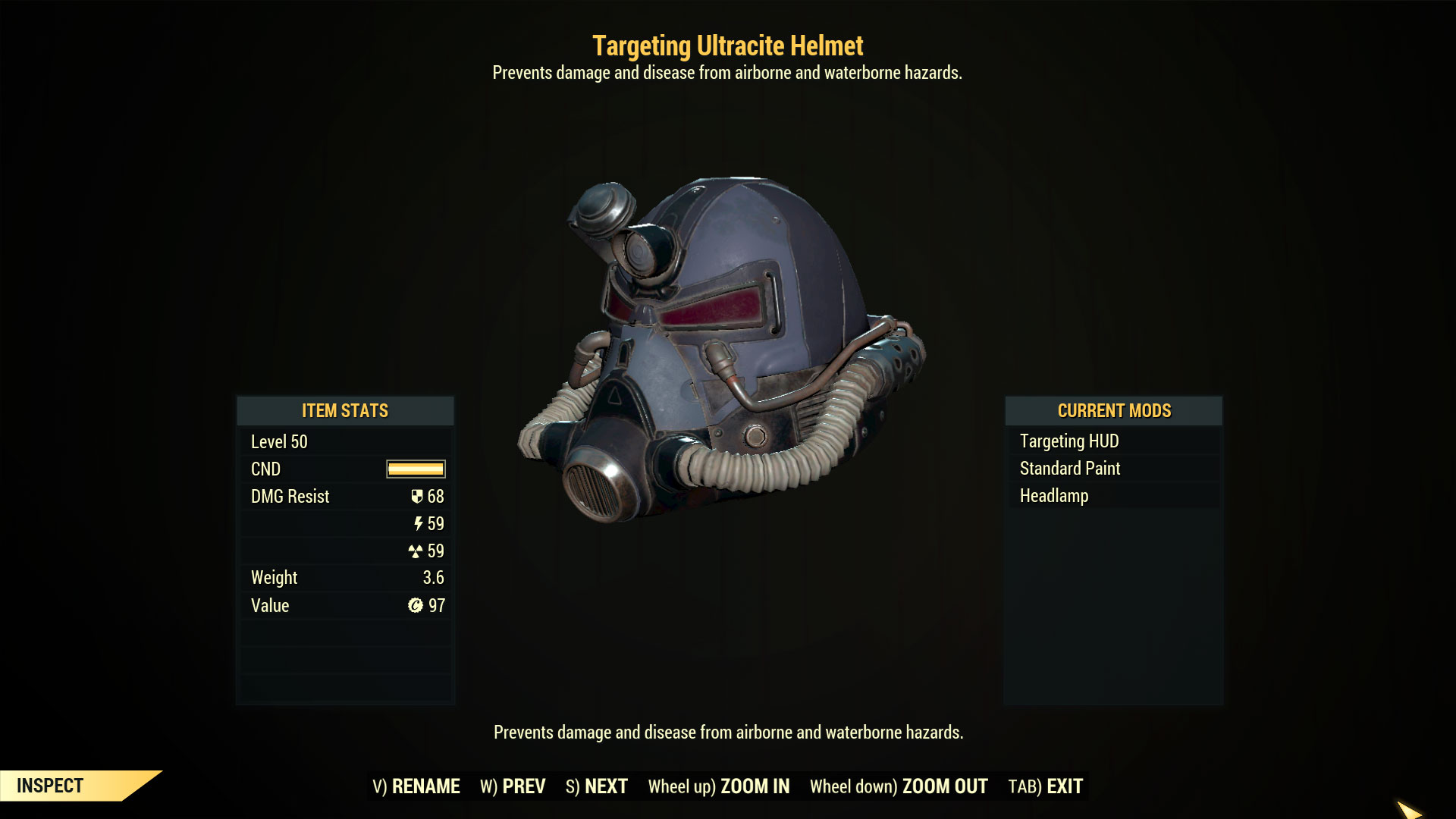The width and height of the screenshot is (1456, 819).
Task: Click the caps icon beside the Value stat
Action: (x=417, y=605)
